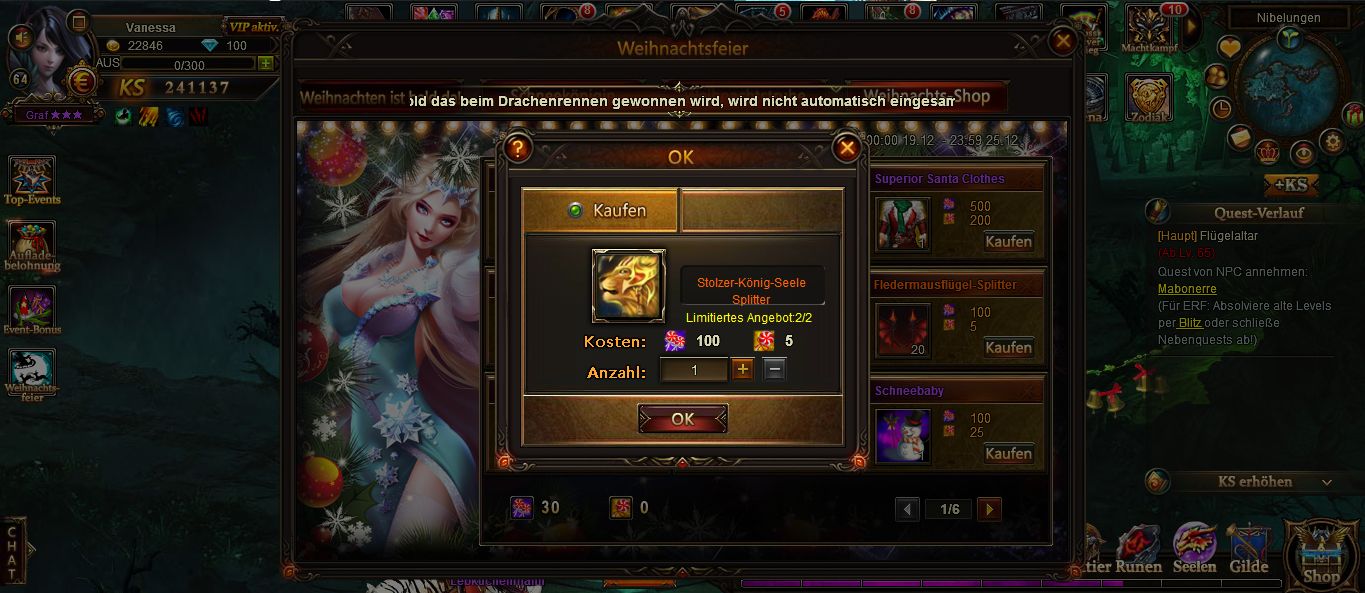Open the Top-Events icon
Viewport: 1365px width, 593px height.
pyautogui.click(x=32, y=180)
